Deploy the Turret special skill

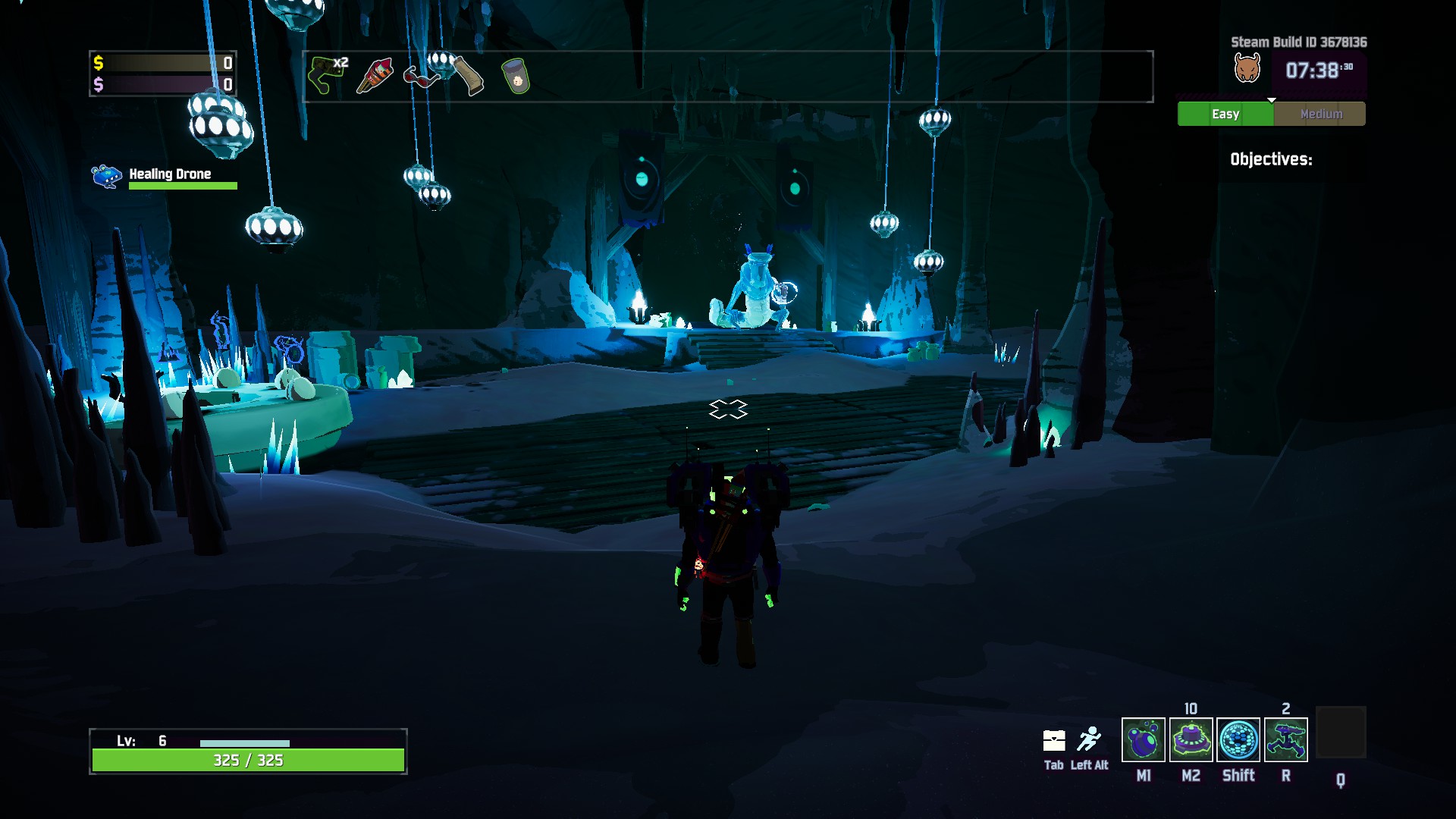pyautogui.click(x=1286, y=739)
